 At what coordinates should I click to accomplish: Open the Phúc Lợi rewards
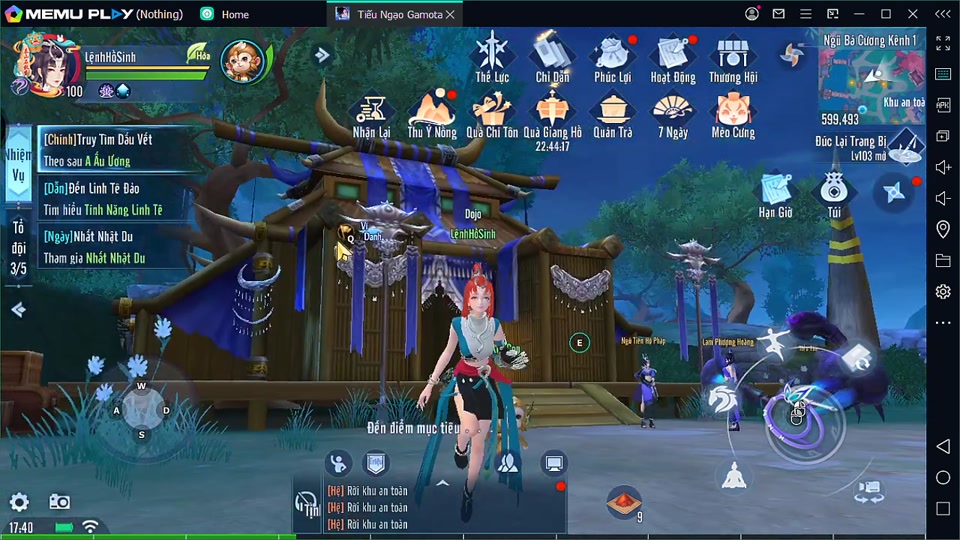(611, 56)
